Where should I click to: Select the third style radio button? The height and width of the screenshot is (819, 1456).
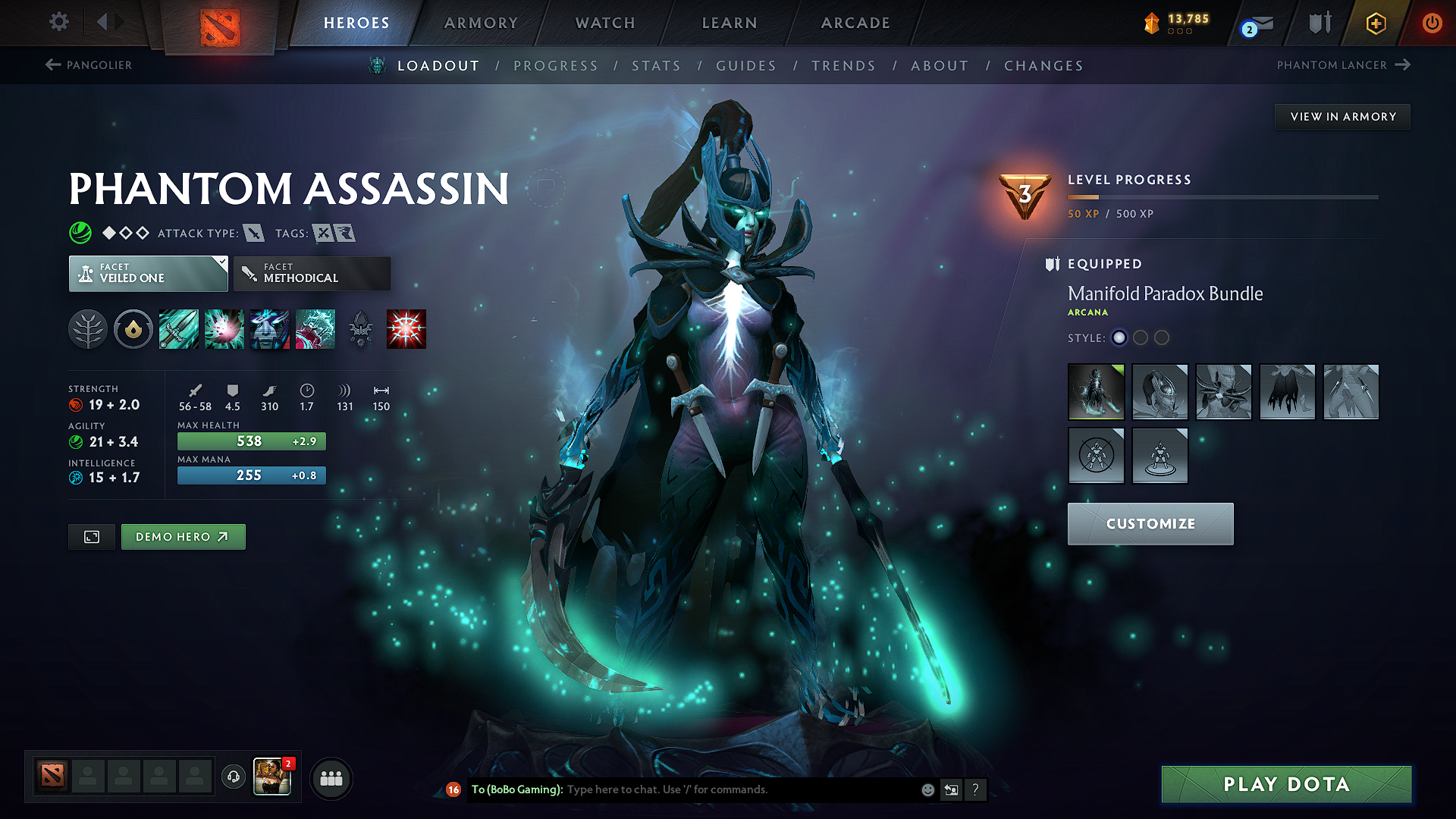tap(1162, 338)
